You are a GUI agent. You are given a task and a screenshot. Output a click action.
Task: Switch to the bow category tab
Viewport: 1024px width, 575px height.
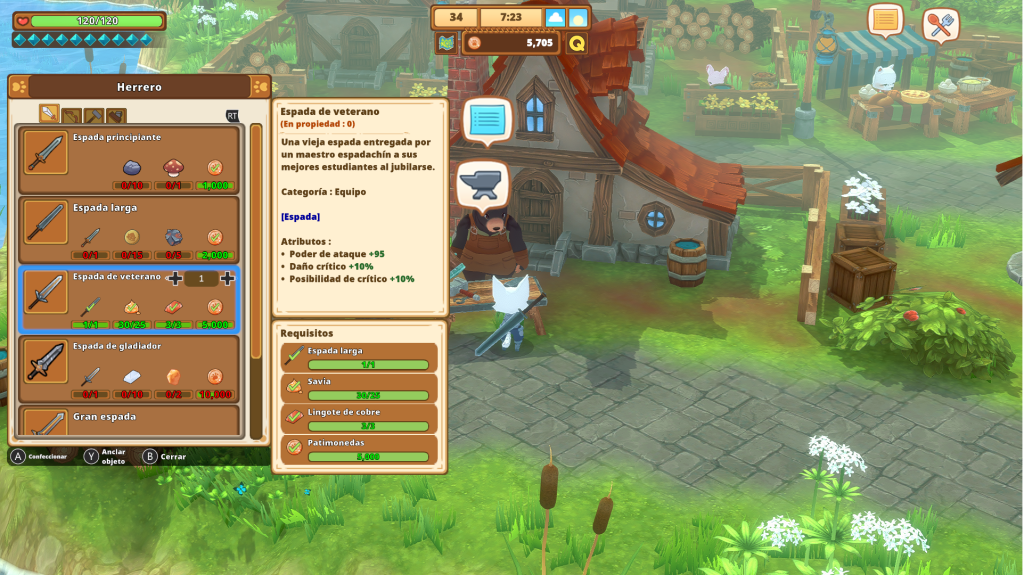(x=71, y=115)
